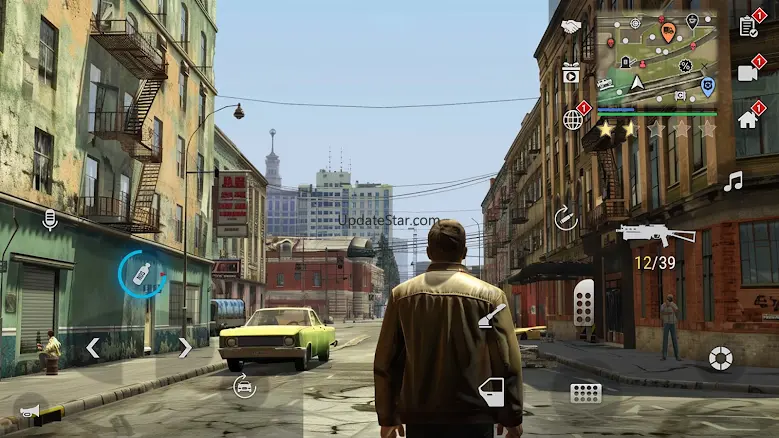Reload weapon with the circular bullet icon

(x=566, y=218)
